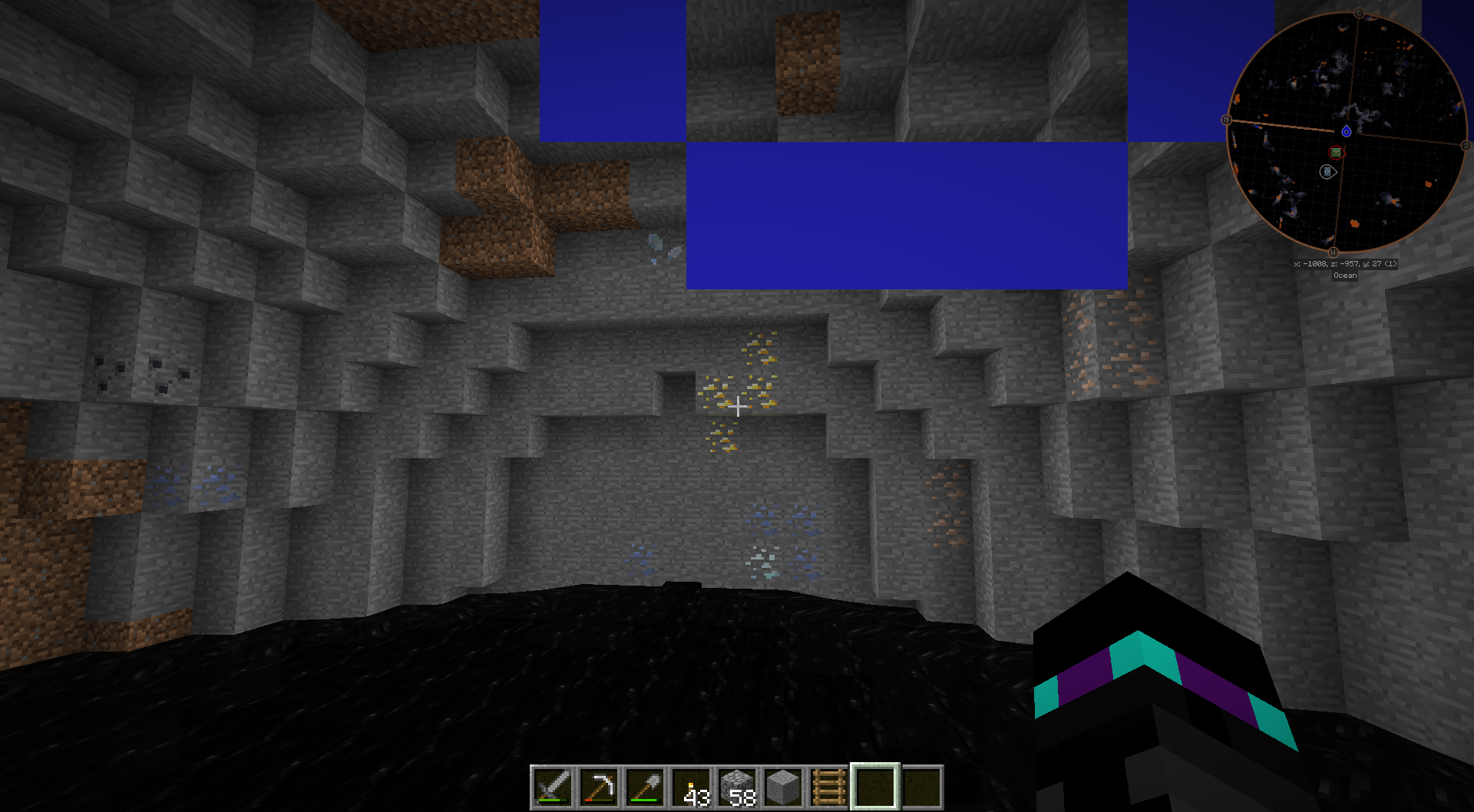
Task: Pick the cobblestone stack of 58
Action: [737, 787]
